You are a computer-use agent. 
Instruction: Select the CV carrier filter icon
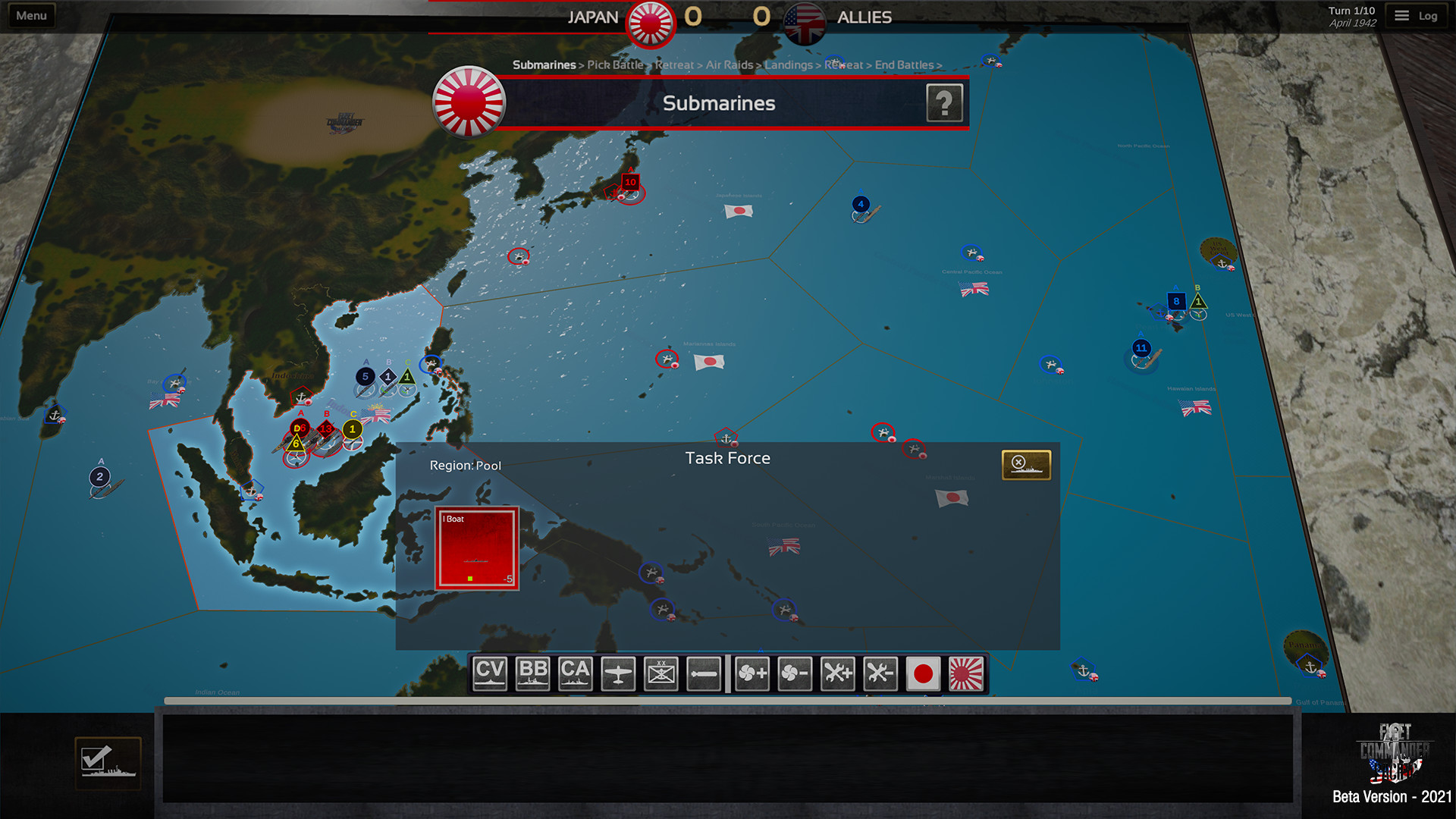click(x=489, y=673)
